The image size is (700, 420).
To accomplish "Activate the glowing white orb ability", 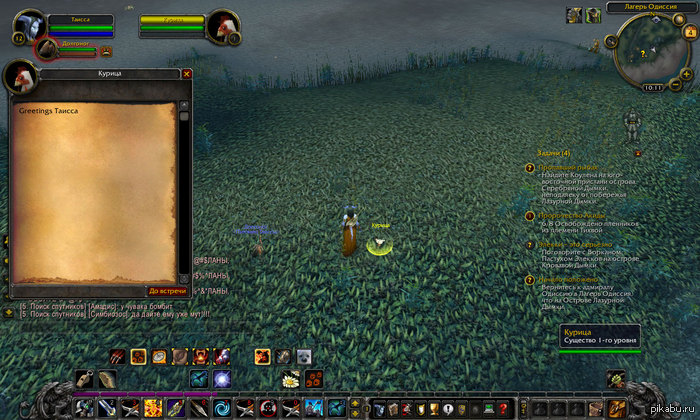I will click(x=222, y=379).
